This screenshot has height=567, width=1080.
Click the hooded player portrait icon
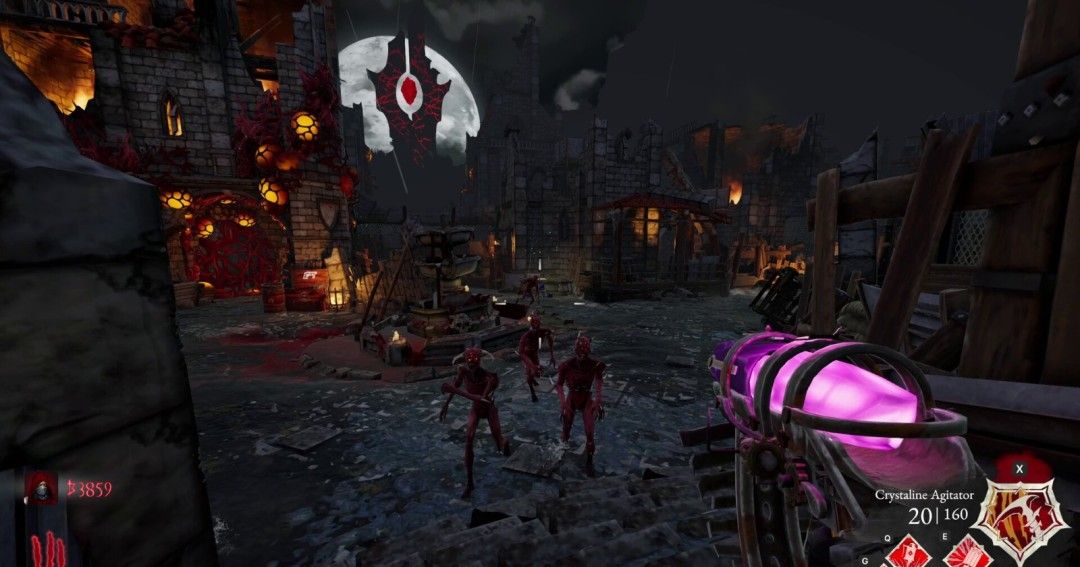(41, 488)
